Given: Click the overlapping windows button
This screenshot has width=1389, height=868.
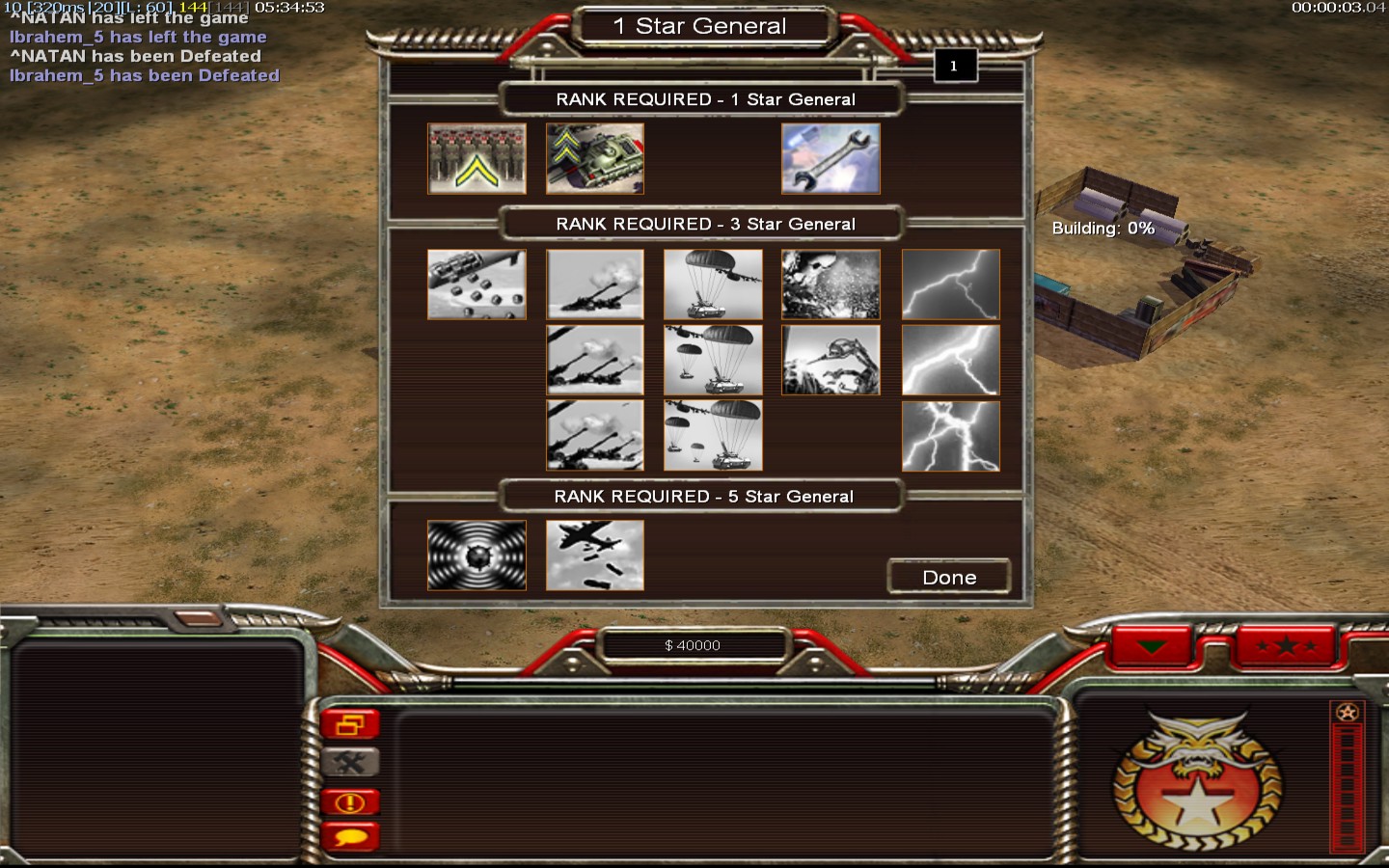Looking at the screenshot, I should point(350,724).
